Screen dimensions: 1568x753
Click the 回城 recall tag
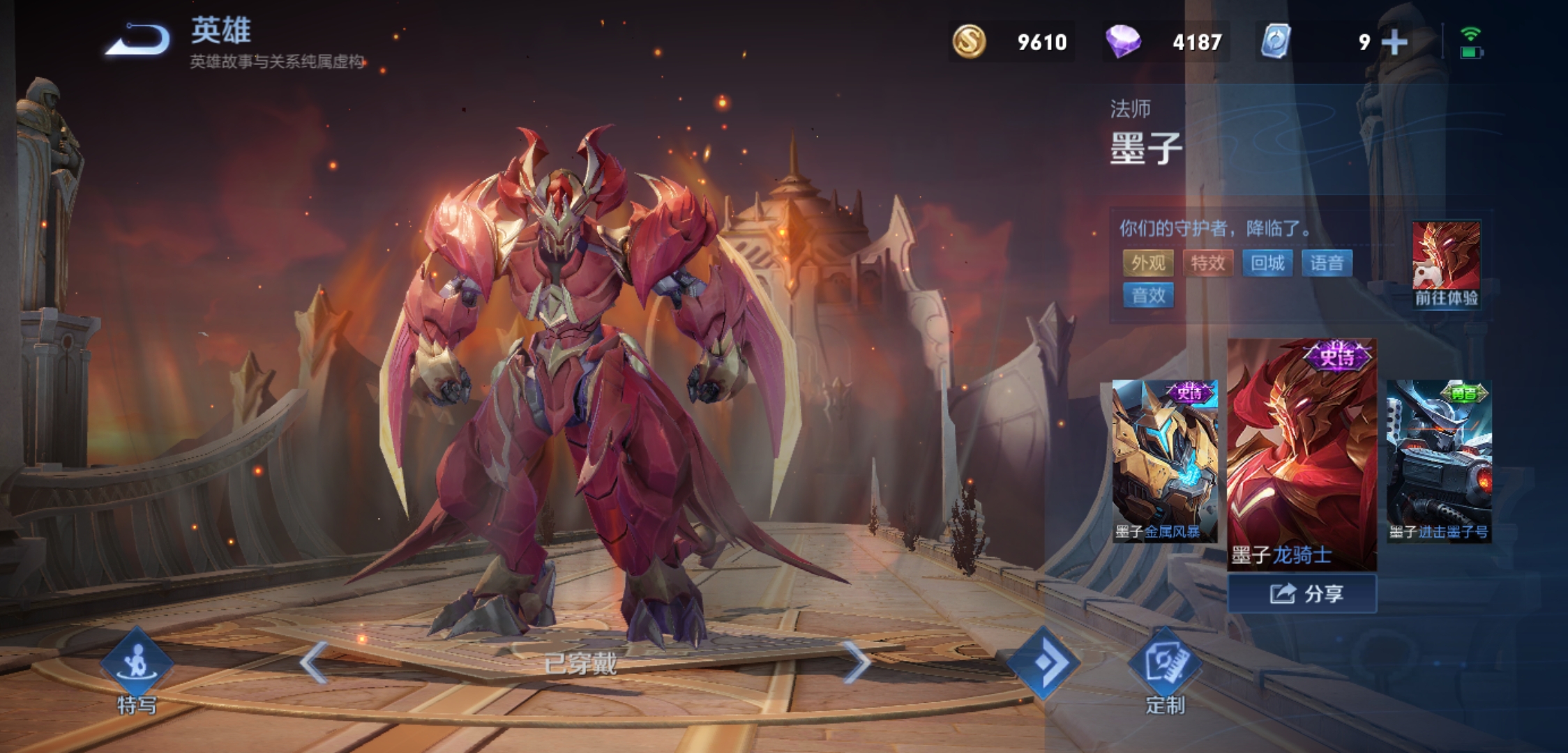pyautogui.click(x=1267, y=263)
